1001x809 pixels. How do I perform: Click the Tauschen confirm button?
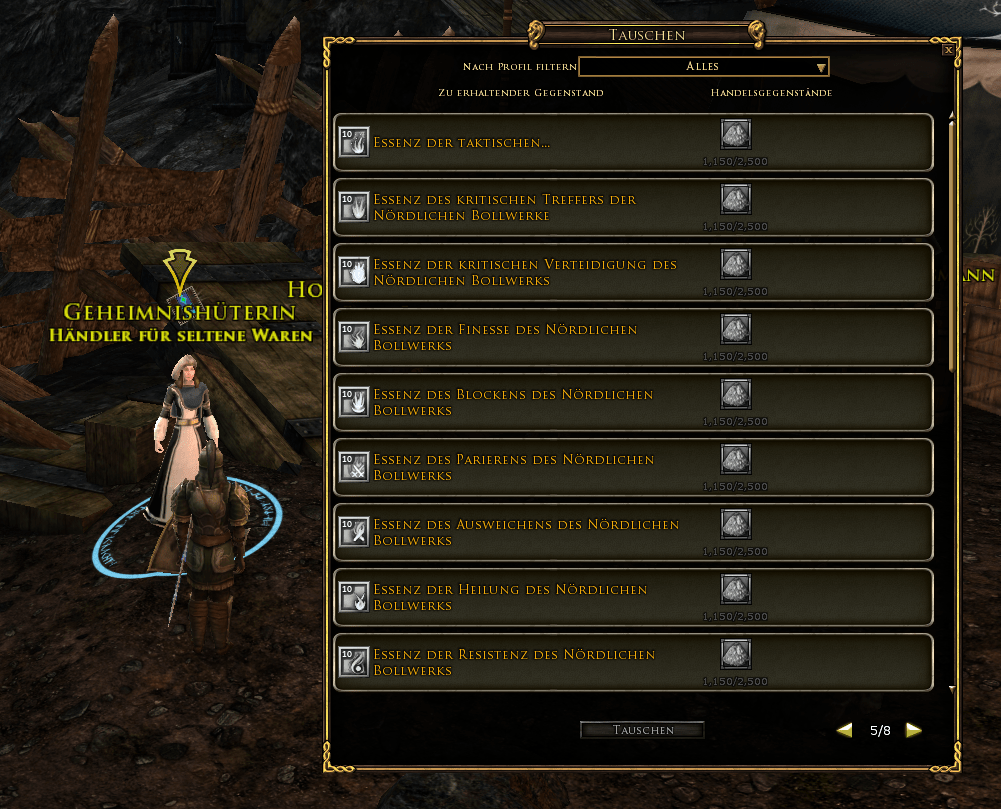(642, 730)
